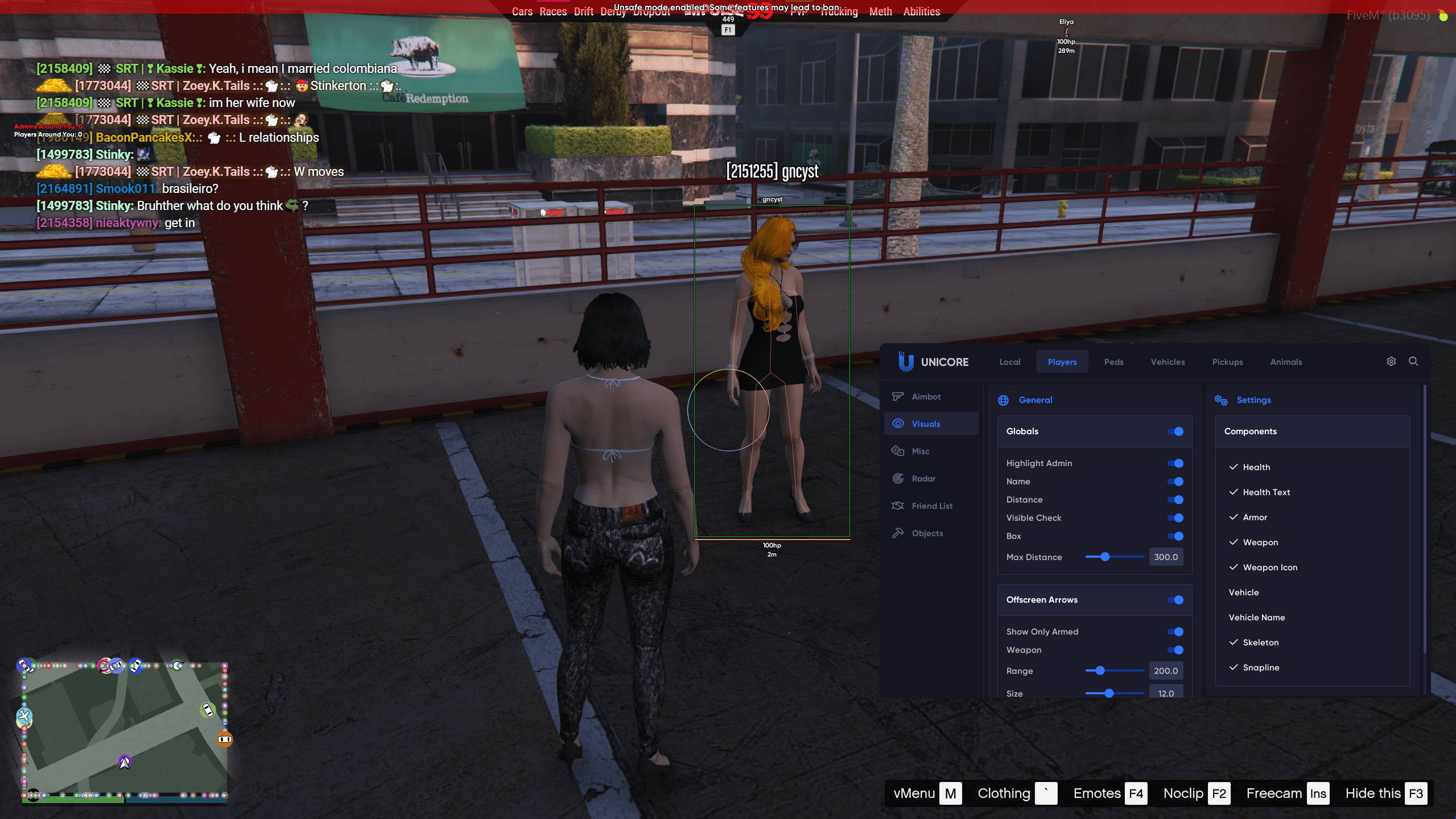
Task: Show the Friend List section
Action: tap(931, 506)
